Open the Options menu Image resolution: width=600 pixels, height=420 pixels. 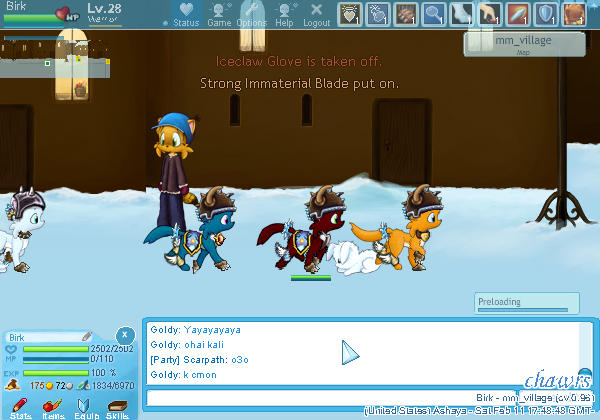point(251,14)
